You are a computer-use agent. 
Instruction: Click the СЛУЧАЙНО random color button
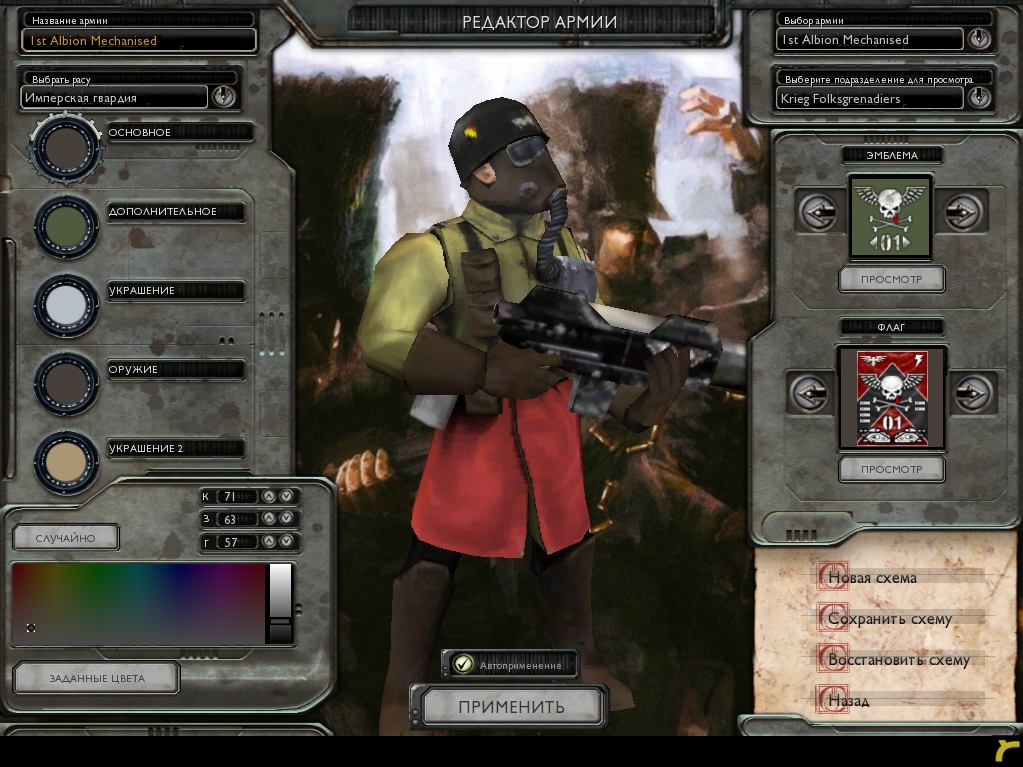(65, 538)
